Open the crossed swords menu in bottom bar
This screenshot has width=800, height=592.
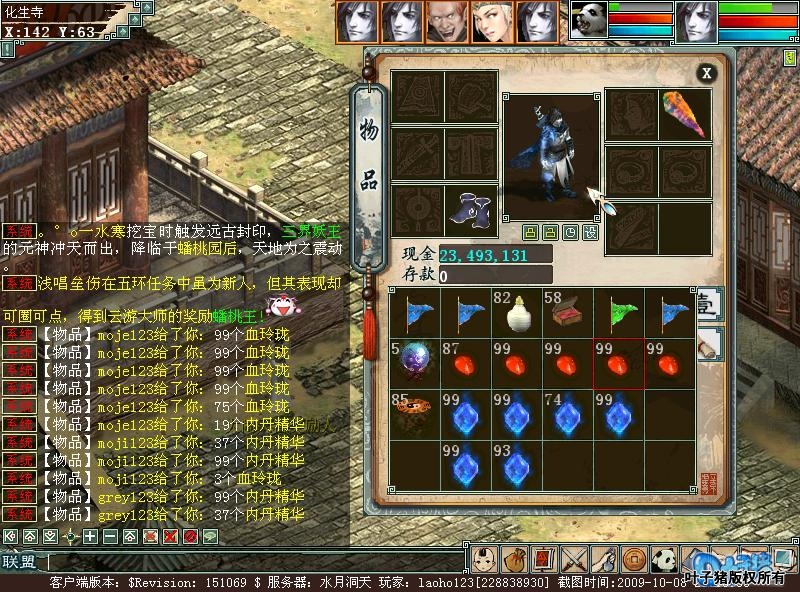(x=573, y=558)
